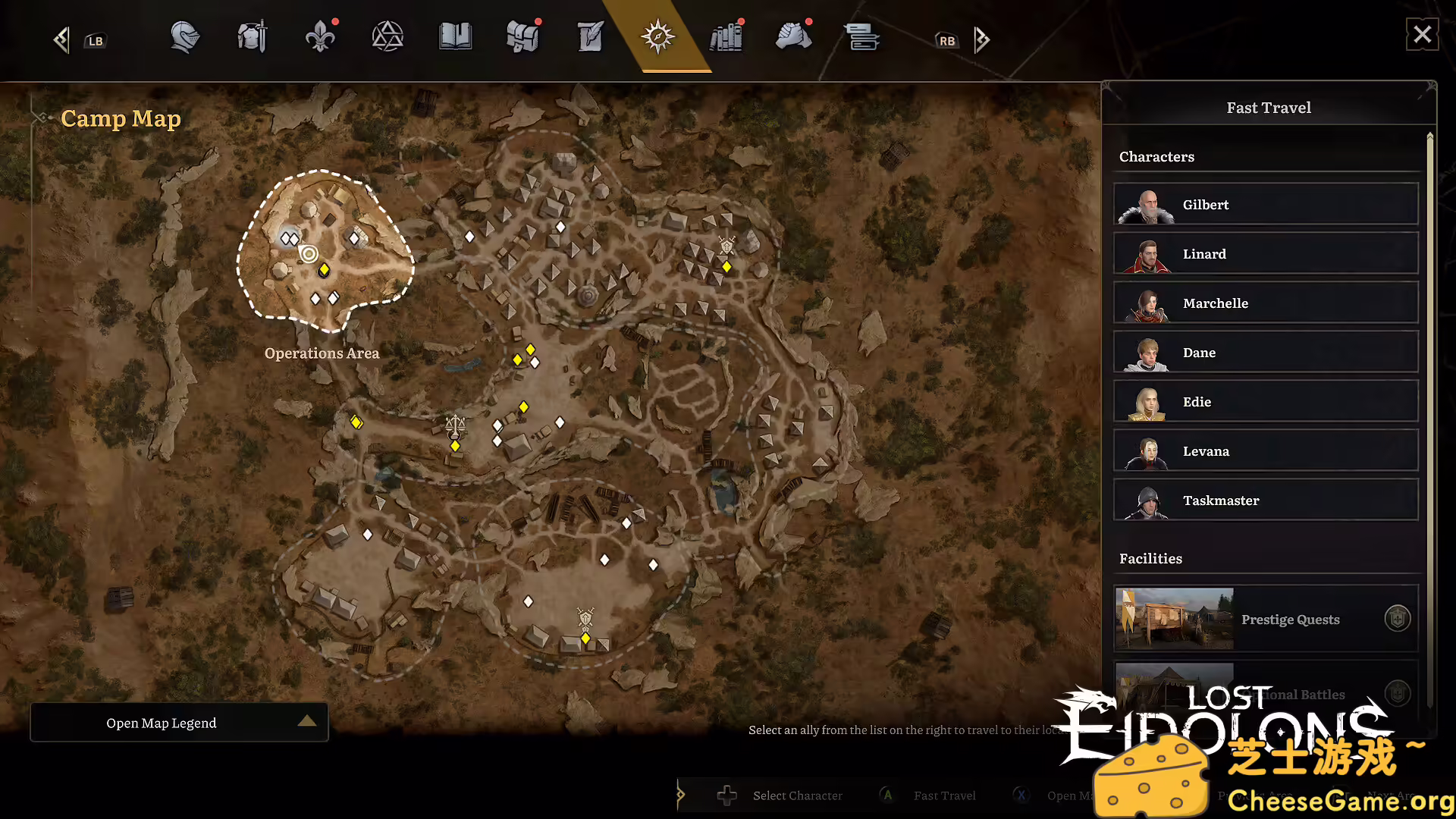Switch to the Fast Travel tab
The image size is (1456, 819).
(x=1268, y=108)
